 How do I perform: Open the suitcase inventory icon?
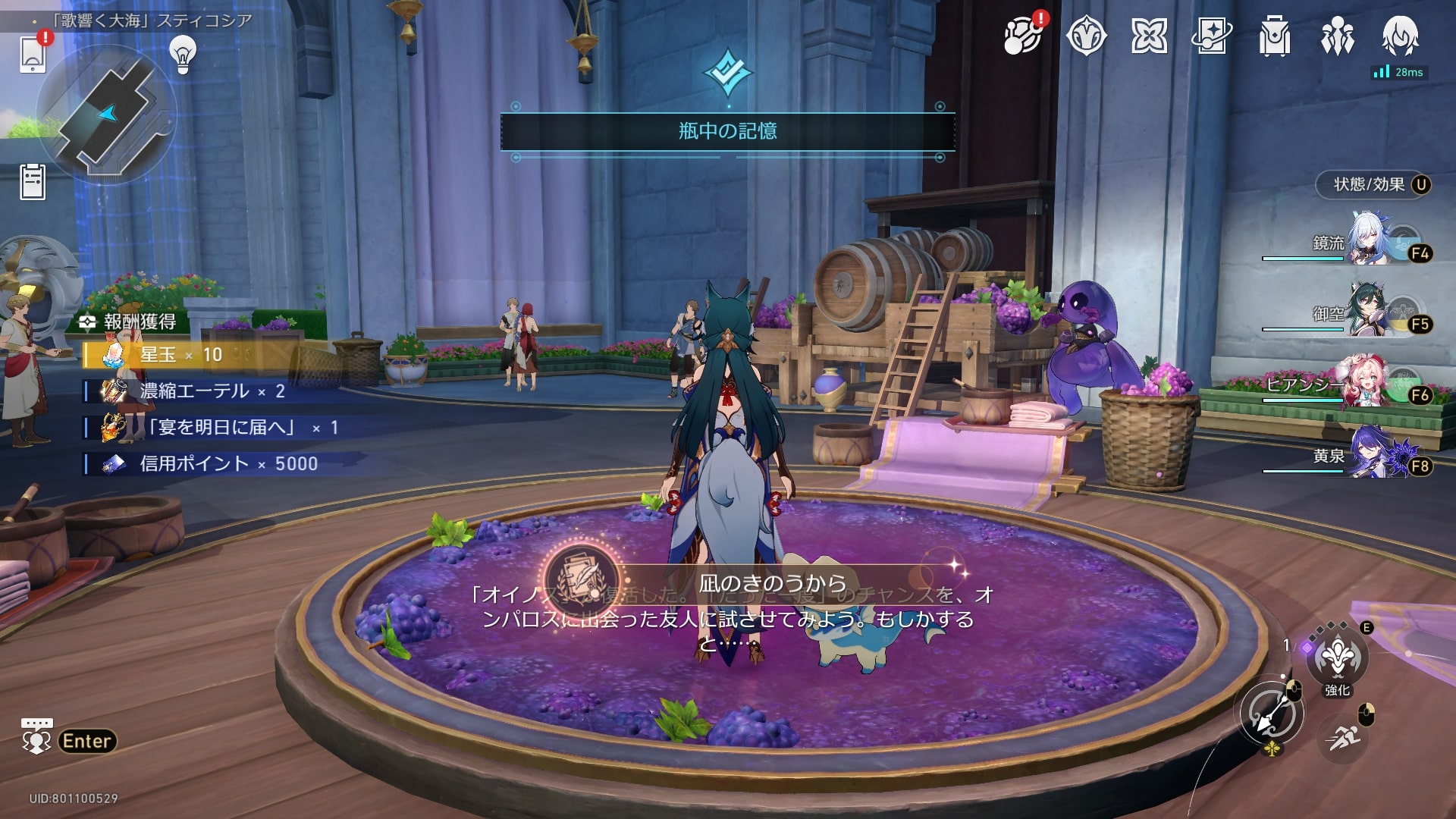click(1275, 36)
